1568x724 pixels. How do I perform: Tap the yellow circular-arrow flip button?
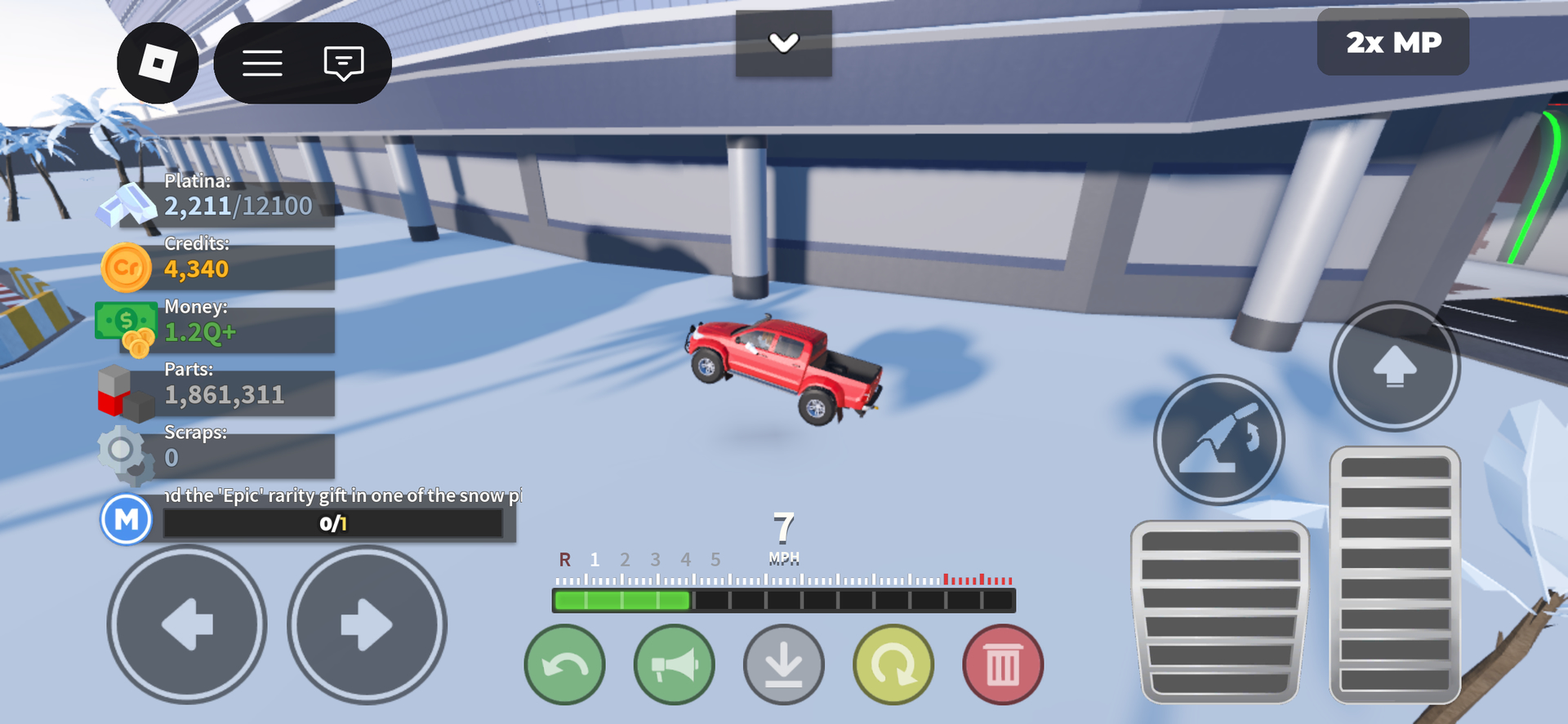[893, 664]
